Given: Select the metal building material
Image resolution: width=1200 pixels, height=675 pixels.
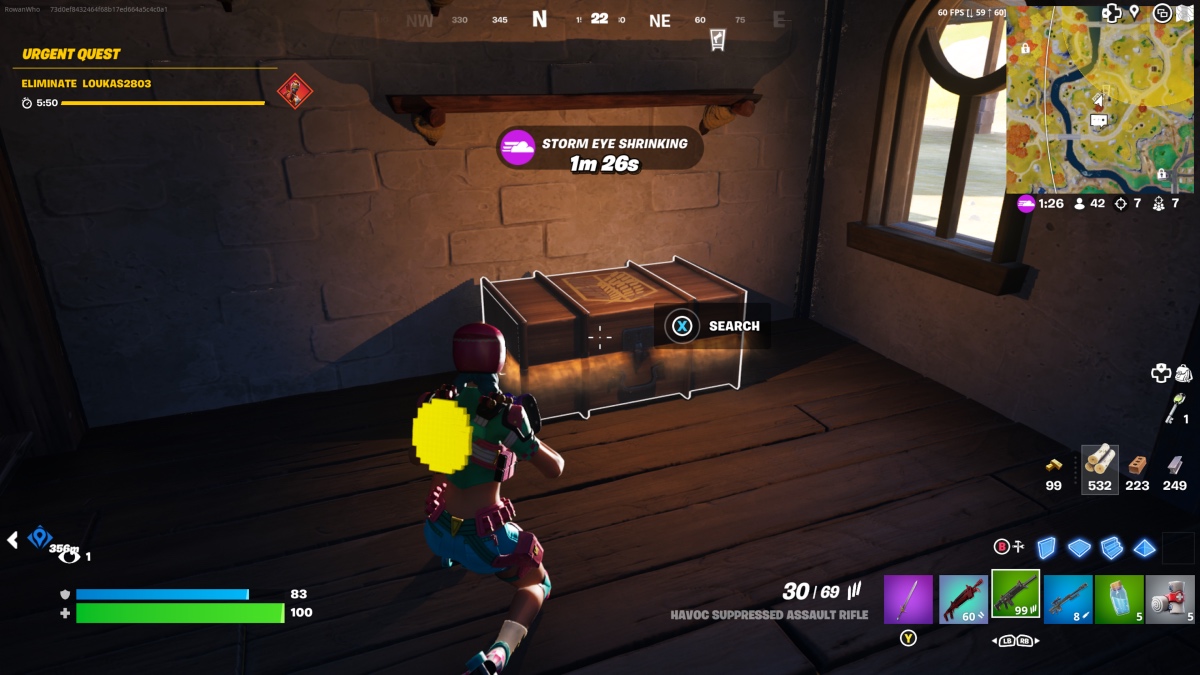Looking at the screenshot, I should click(x=1175, y=464).
